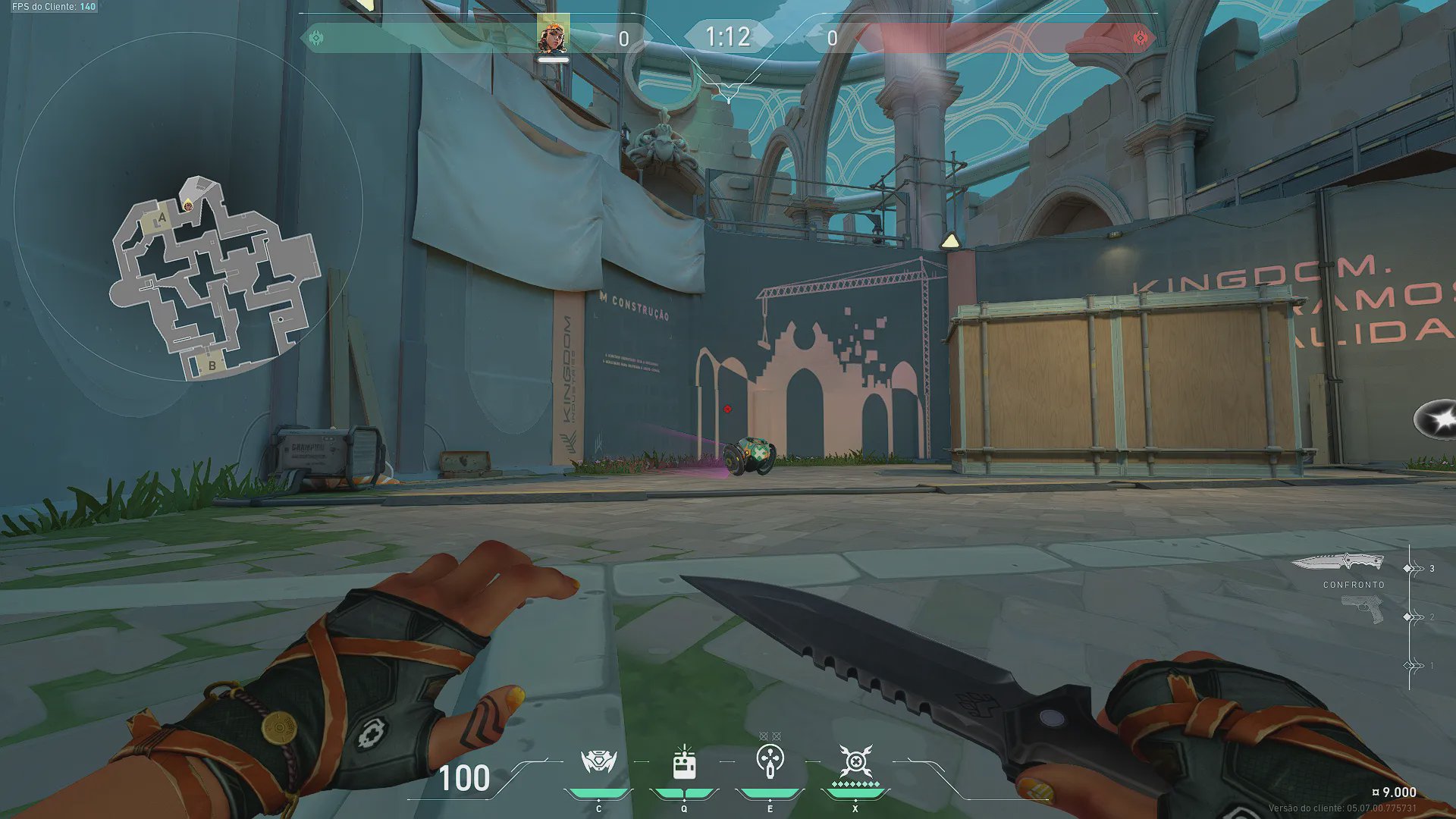The height and width of the screenshot is (819, 1456).
Task: Select the B site marker on the minimap
Action: pos(212,366)
